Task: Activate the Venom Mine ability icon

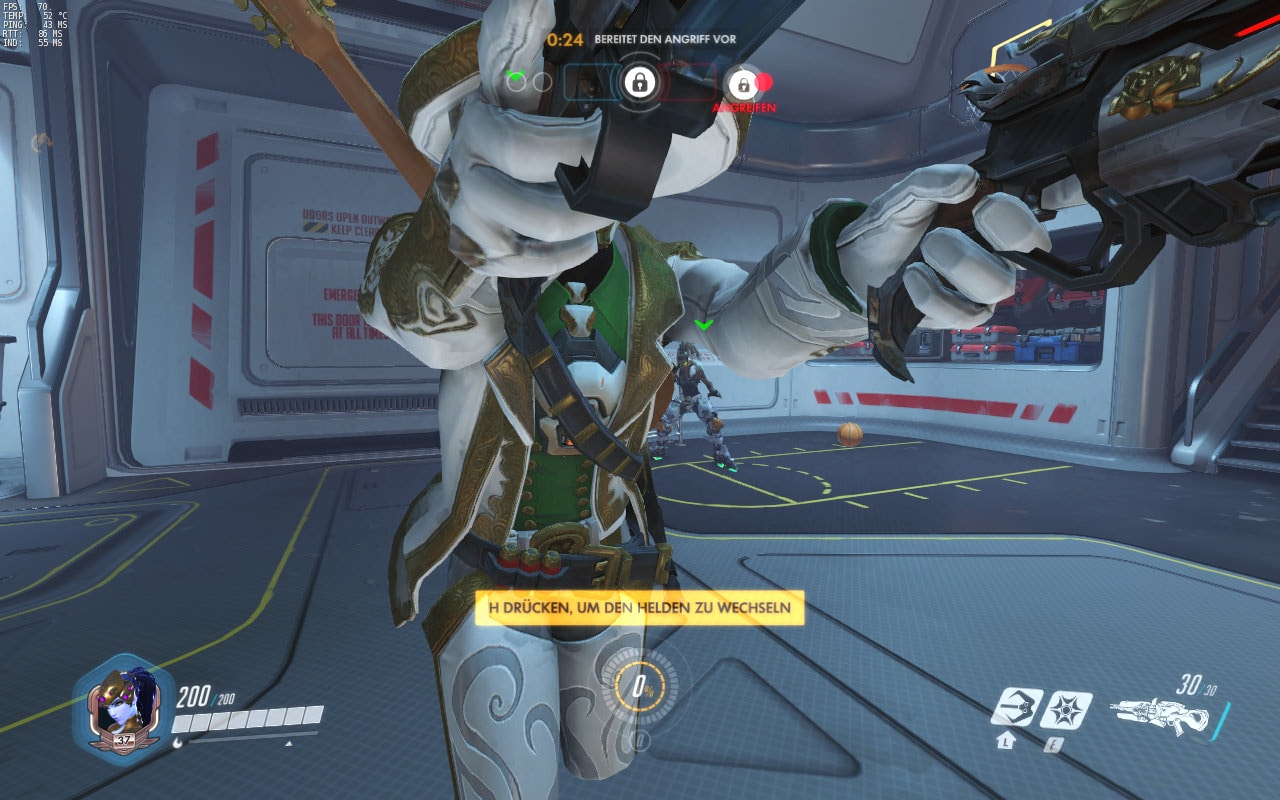Action: pos(1066,709)
